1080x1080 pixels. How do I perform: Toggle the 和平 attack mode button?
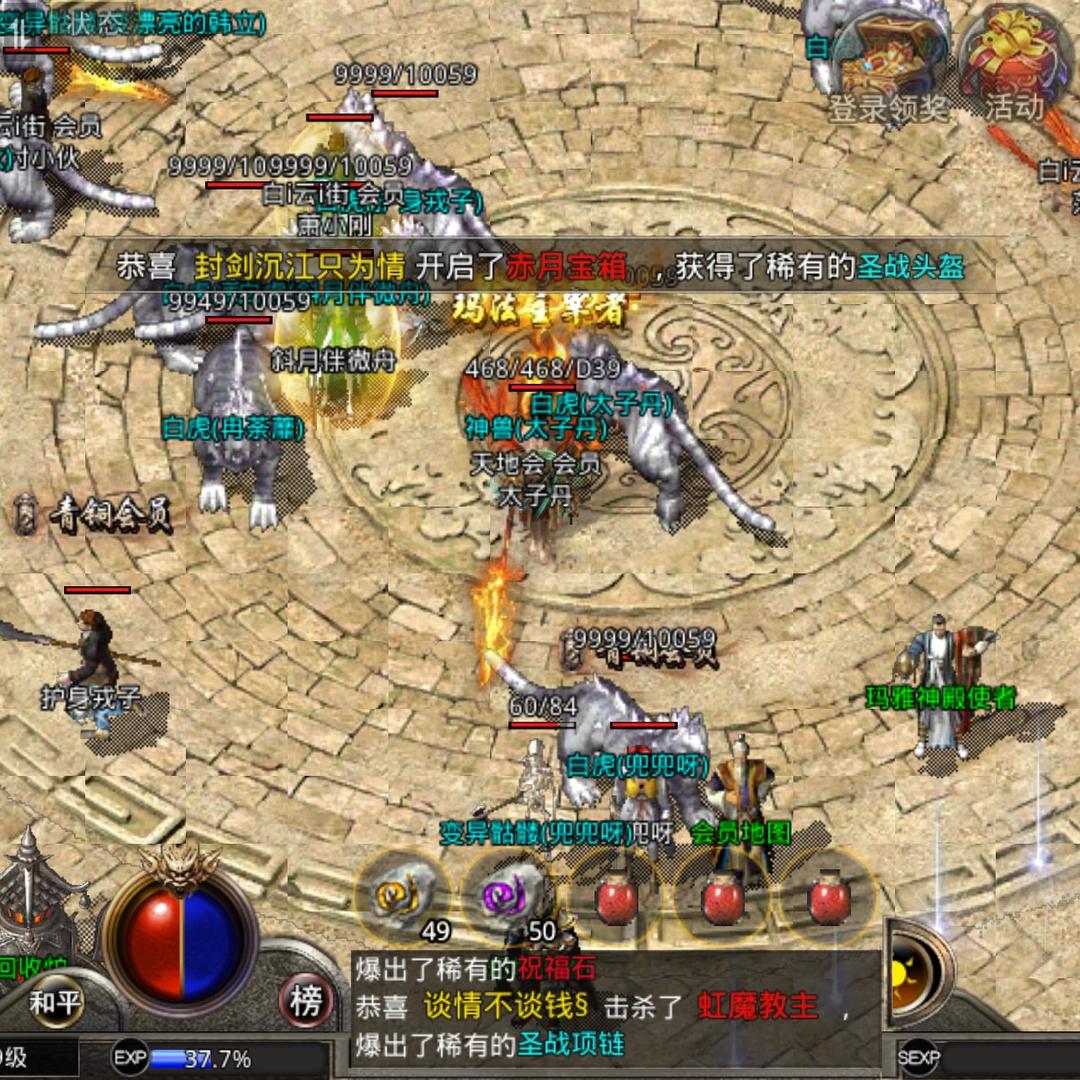tap(55, 1001)
